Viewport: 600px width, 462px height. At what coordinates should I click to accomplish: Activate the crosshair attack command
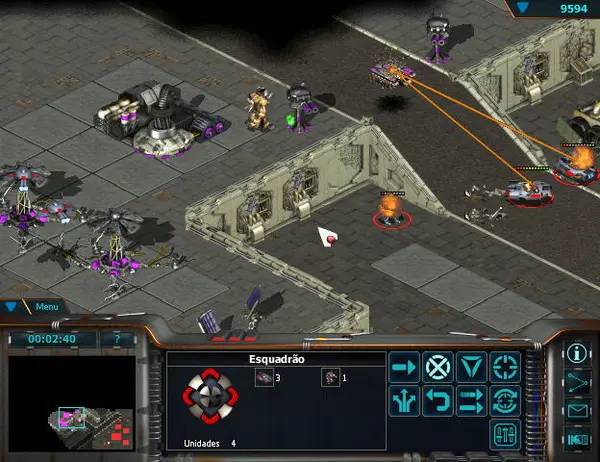point(505,367)
